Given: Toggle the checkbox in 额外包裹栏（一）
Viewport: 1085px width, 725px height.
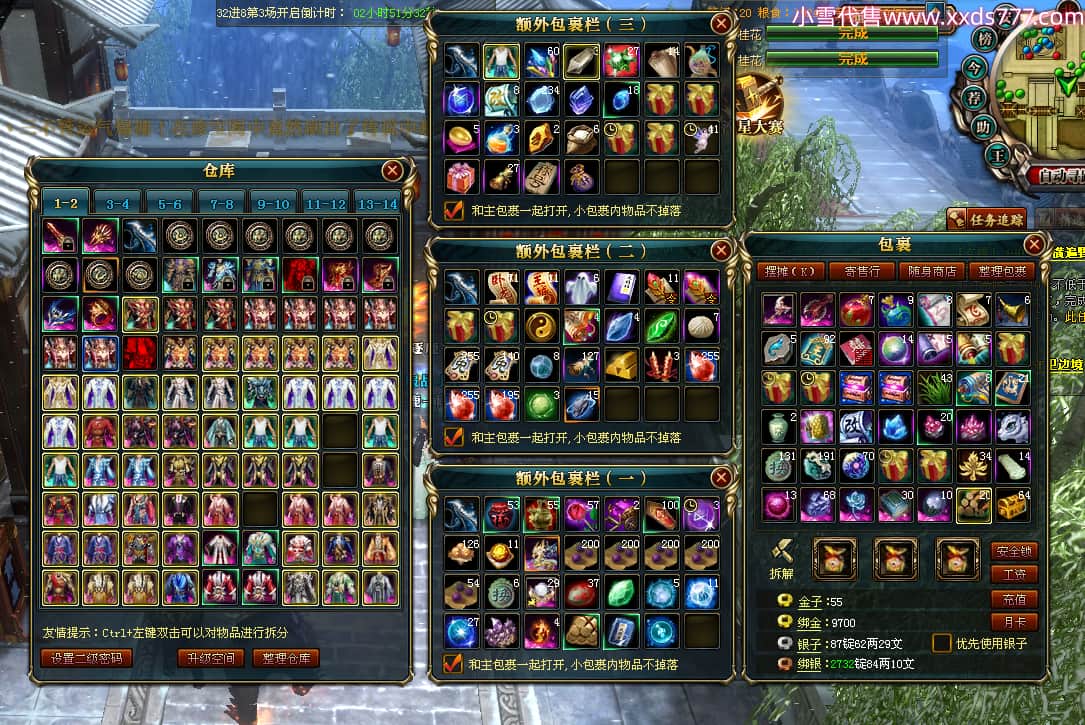Looking at the screenshot, I should pos(454,663).
